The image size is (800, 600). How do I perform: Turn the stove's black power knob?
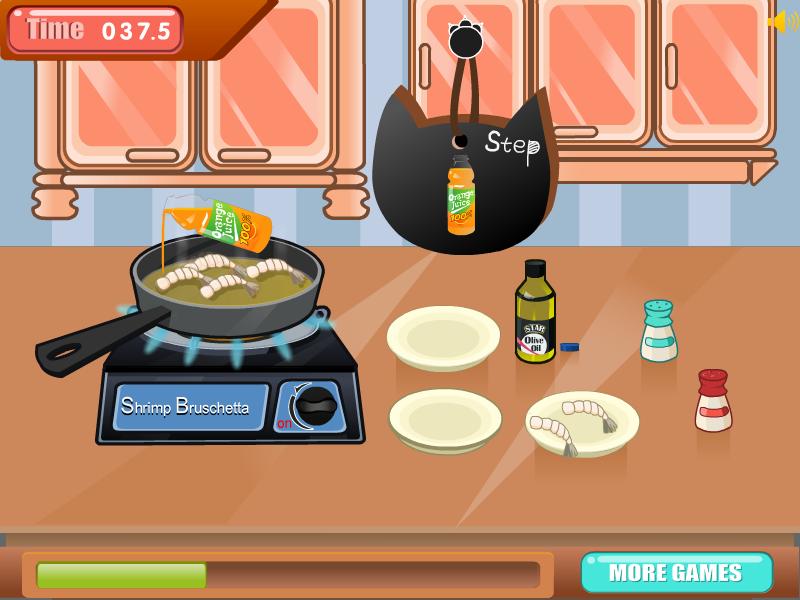coord(316,407)
